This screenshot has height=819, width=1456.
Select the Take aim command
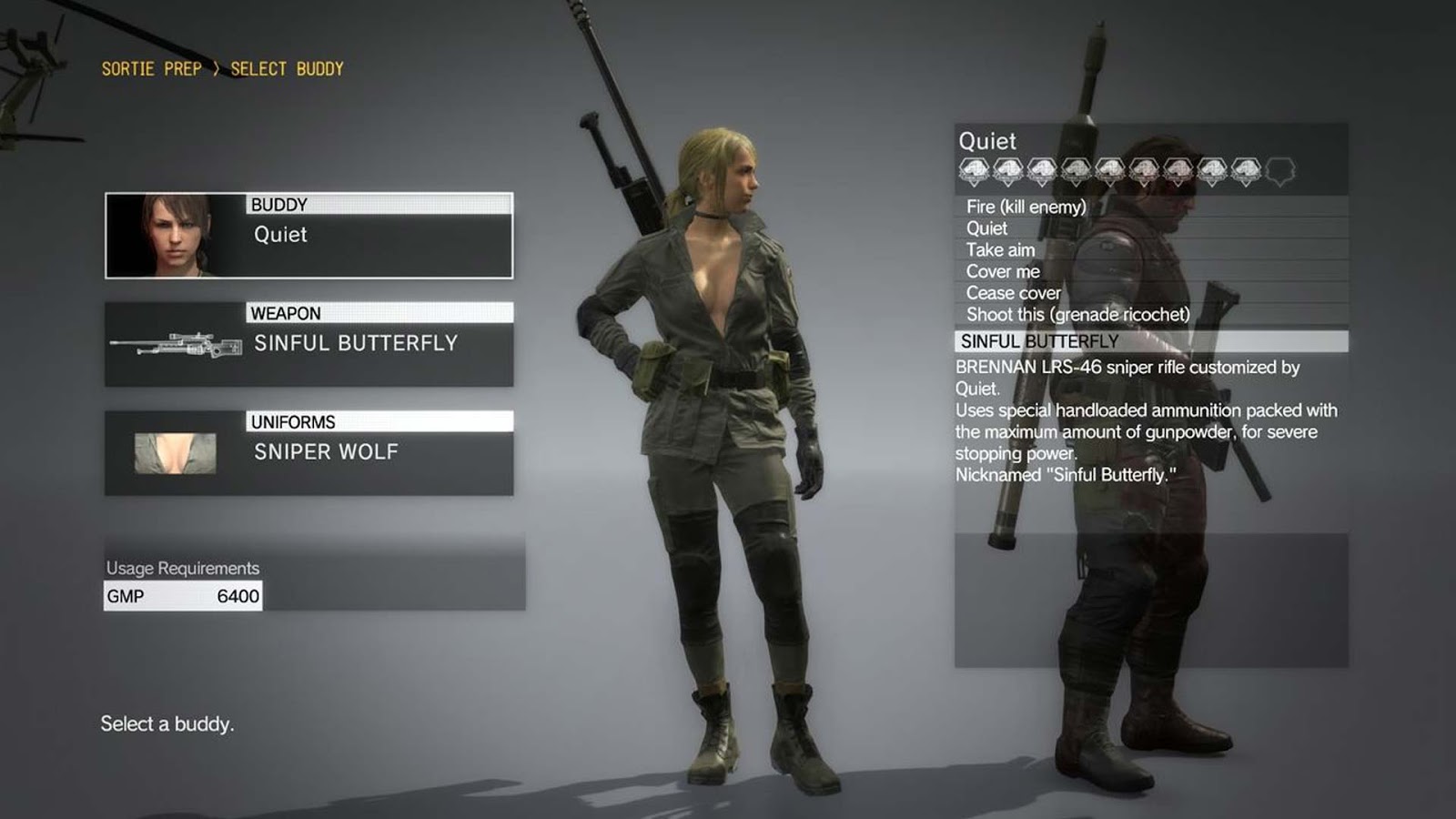(998, 249)
